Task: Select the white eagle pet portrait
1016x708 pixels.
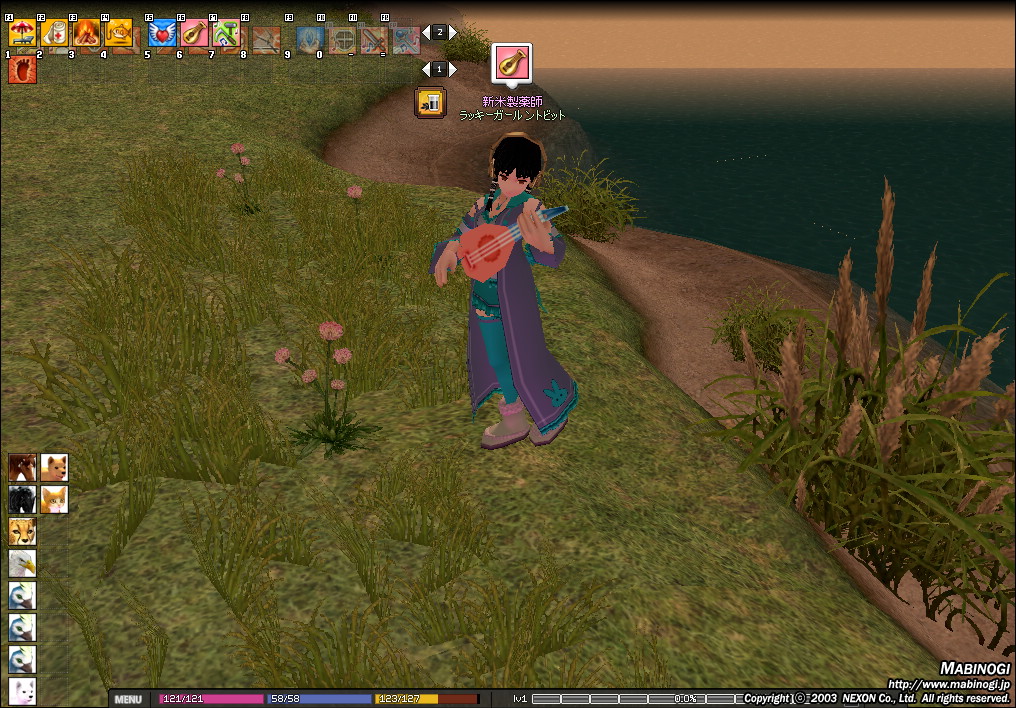Action: click(x=22, y=564)
